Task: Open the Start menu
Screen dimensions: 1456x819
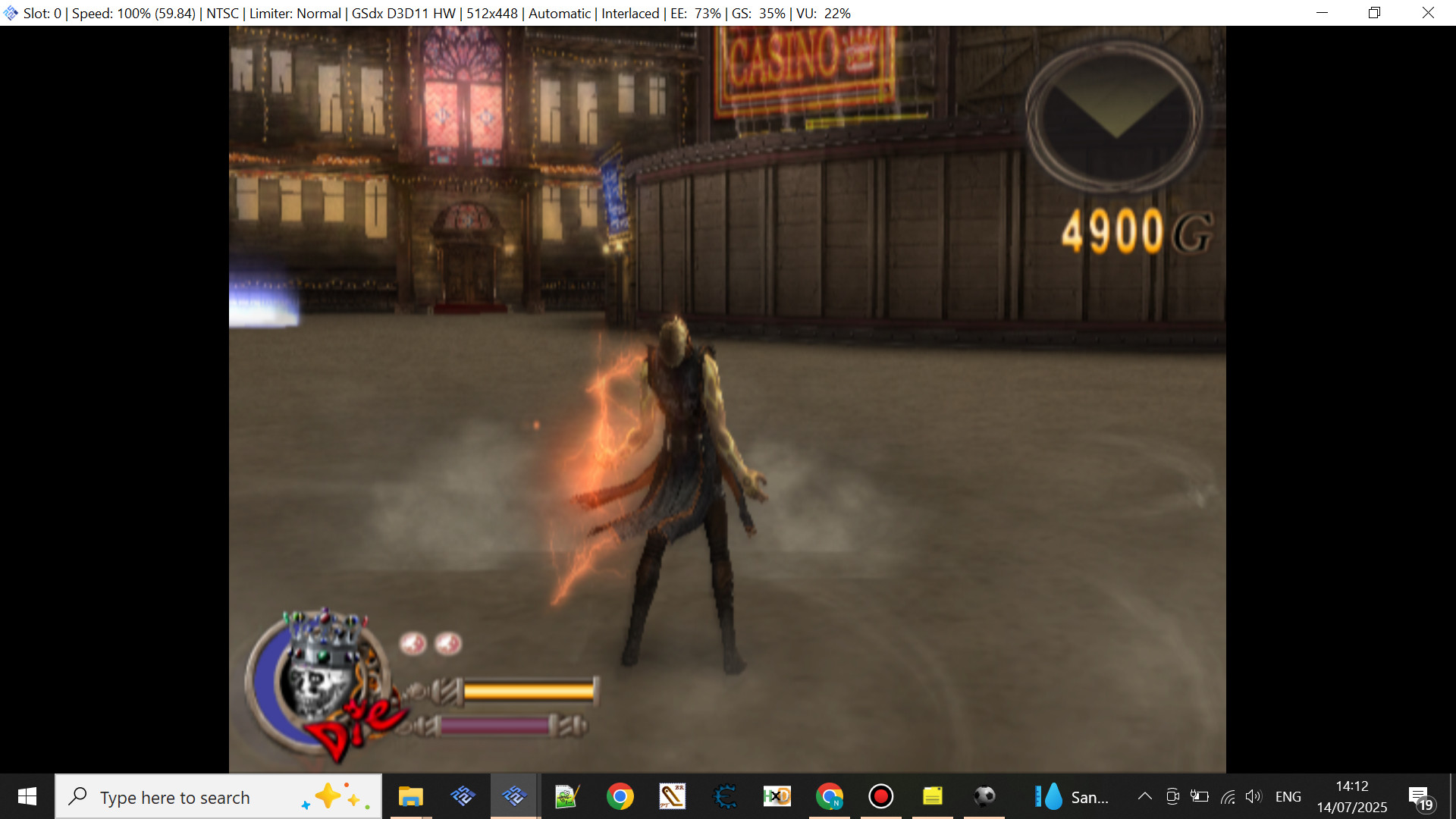Action: tap(26, 796)
